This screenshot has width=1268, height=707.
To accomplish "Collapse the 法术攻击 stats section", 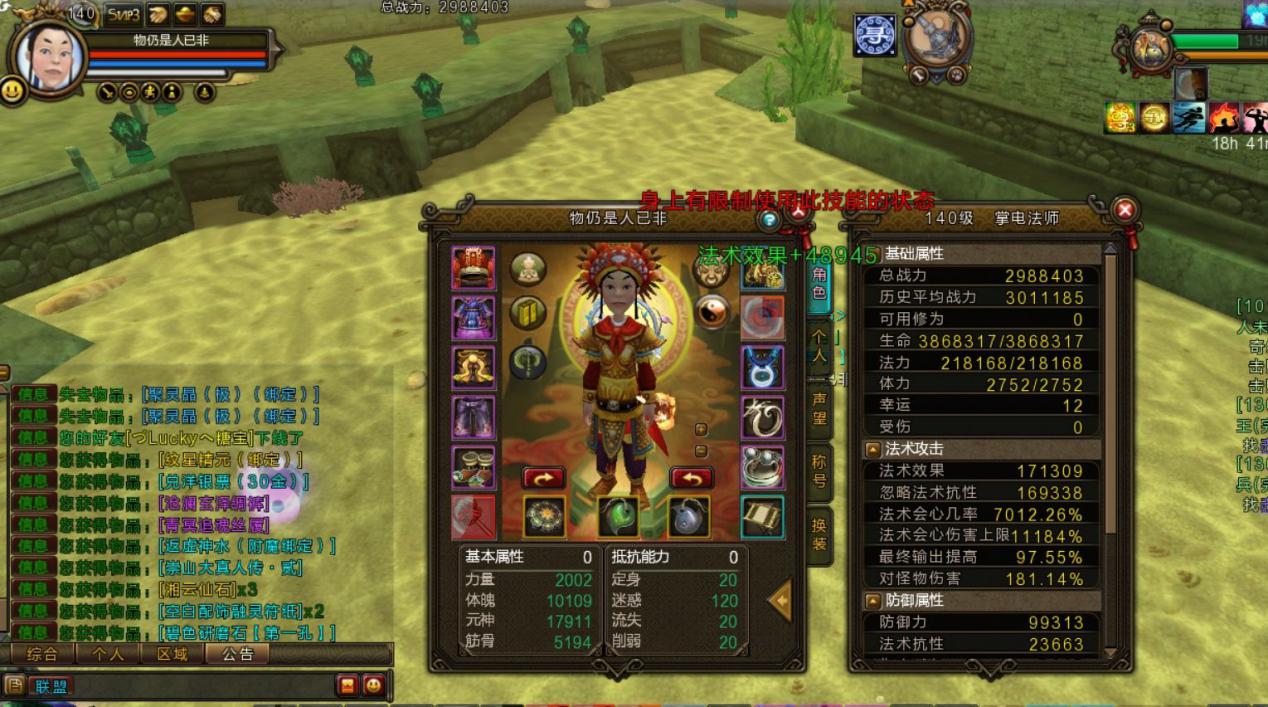I will [x=872, y=449].
